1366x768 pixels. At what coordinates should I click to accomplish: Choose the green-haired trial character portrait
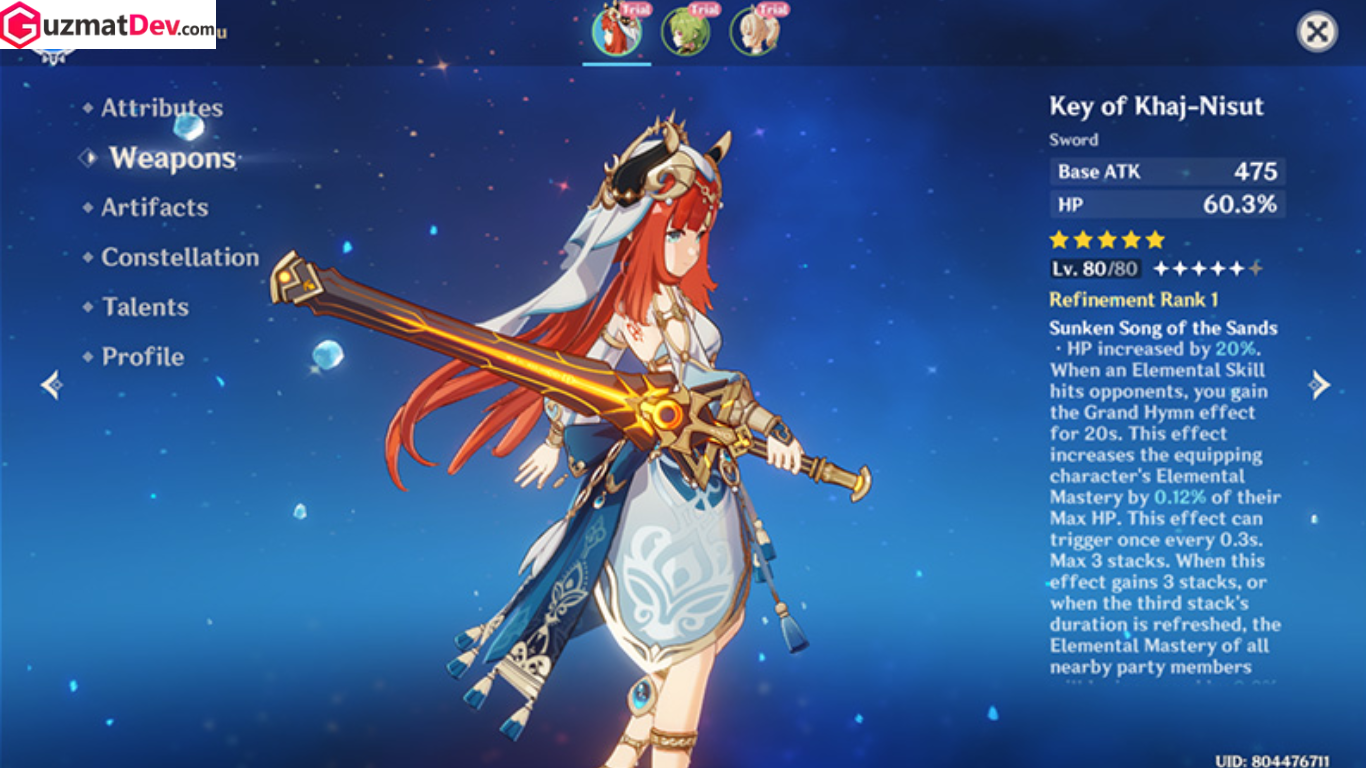pos(686,31)
